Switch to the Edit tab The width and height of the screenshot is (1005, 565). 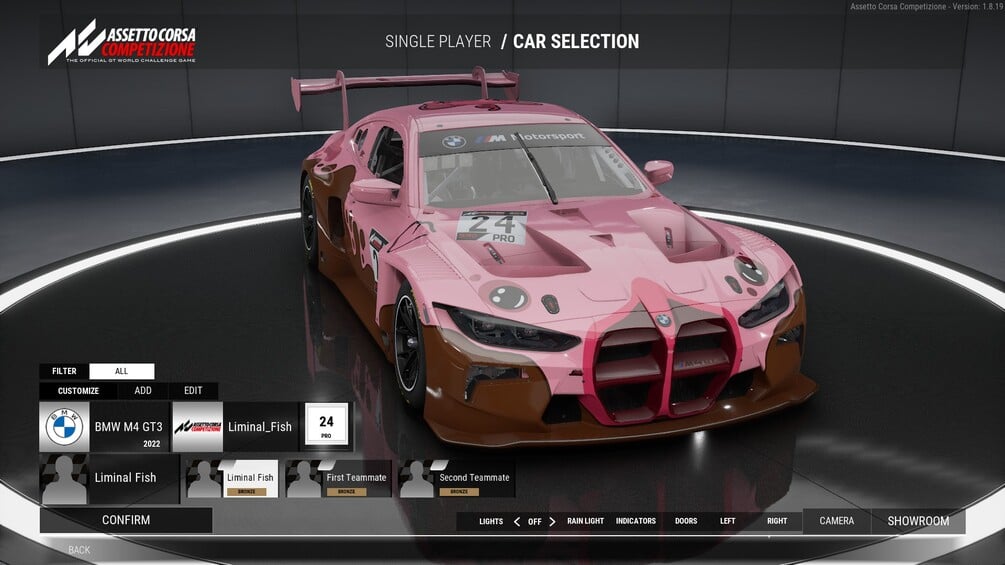tap(193, 391)
